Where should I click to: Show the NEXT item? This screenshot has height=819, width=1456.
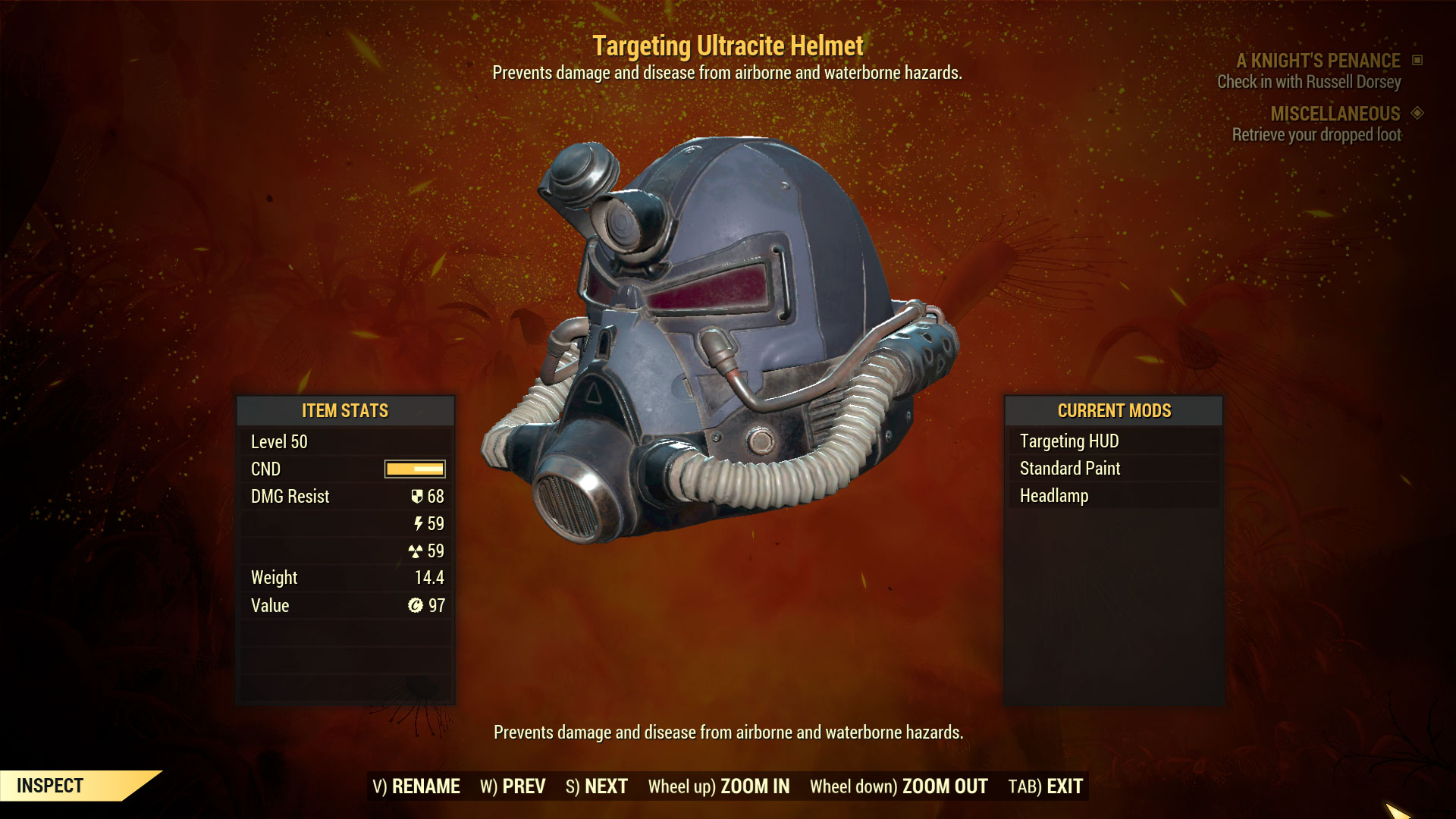pyautogui.click(x=597, y=786)
